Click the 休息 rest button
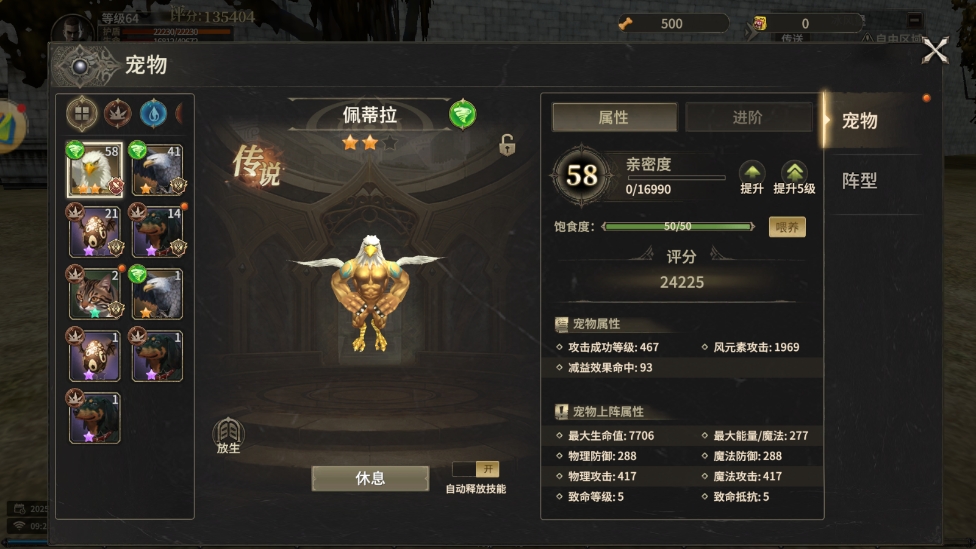This screenshot has width=976, height=549. tap(370, 478)
